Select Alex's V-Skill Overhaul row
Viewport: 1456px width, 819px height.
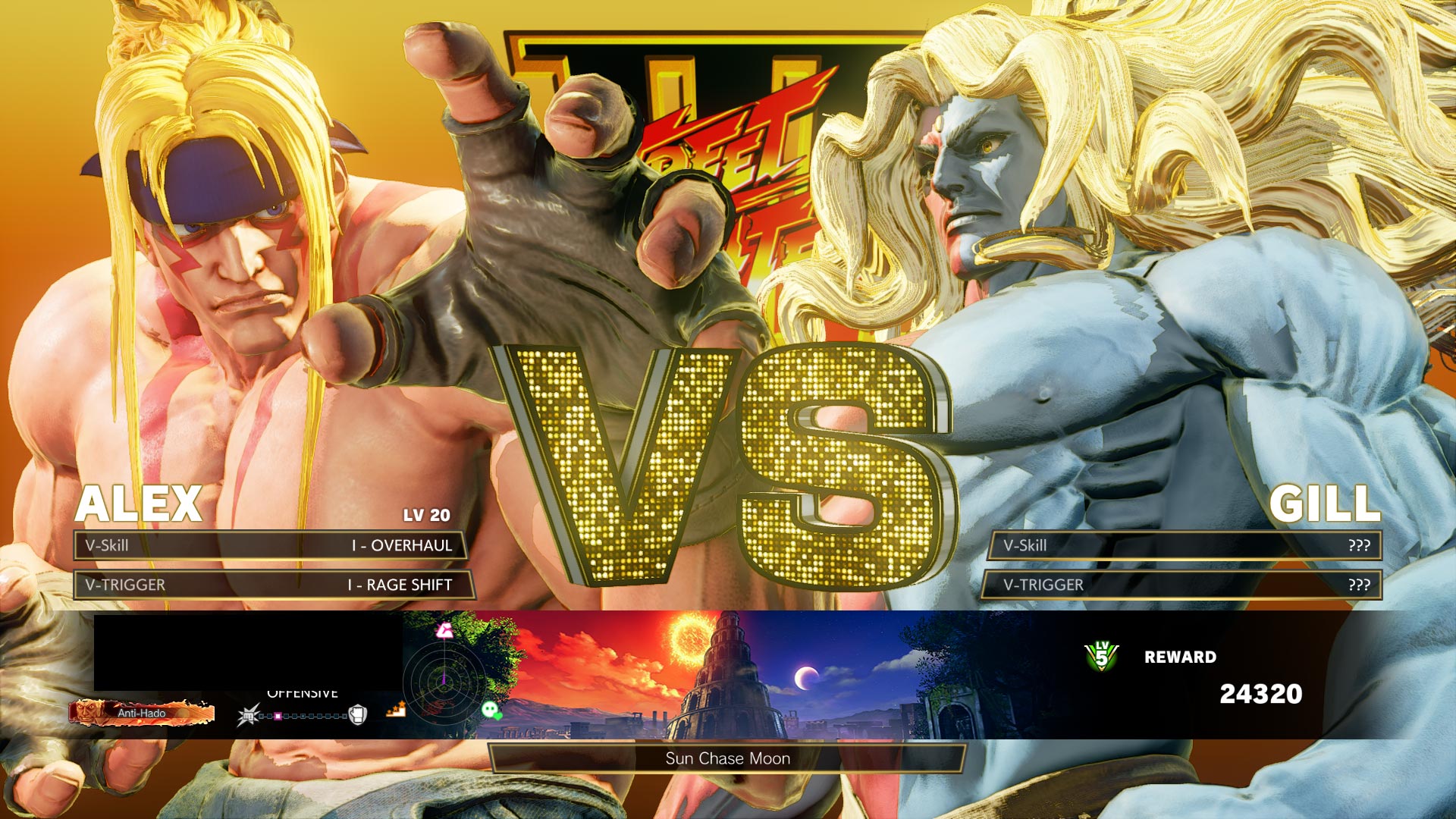coord(270,545)
